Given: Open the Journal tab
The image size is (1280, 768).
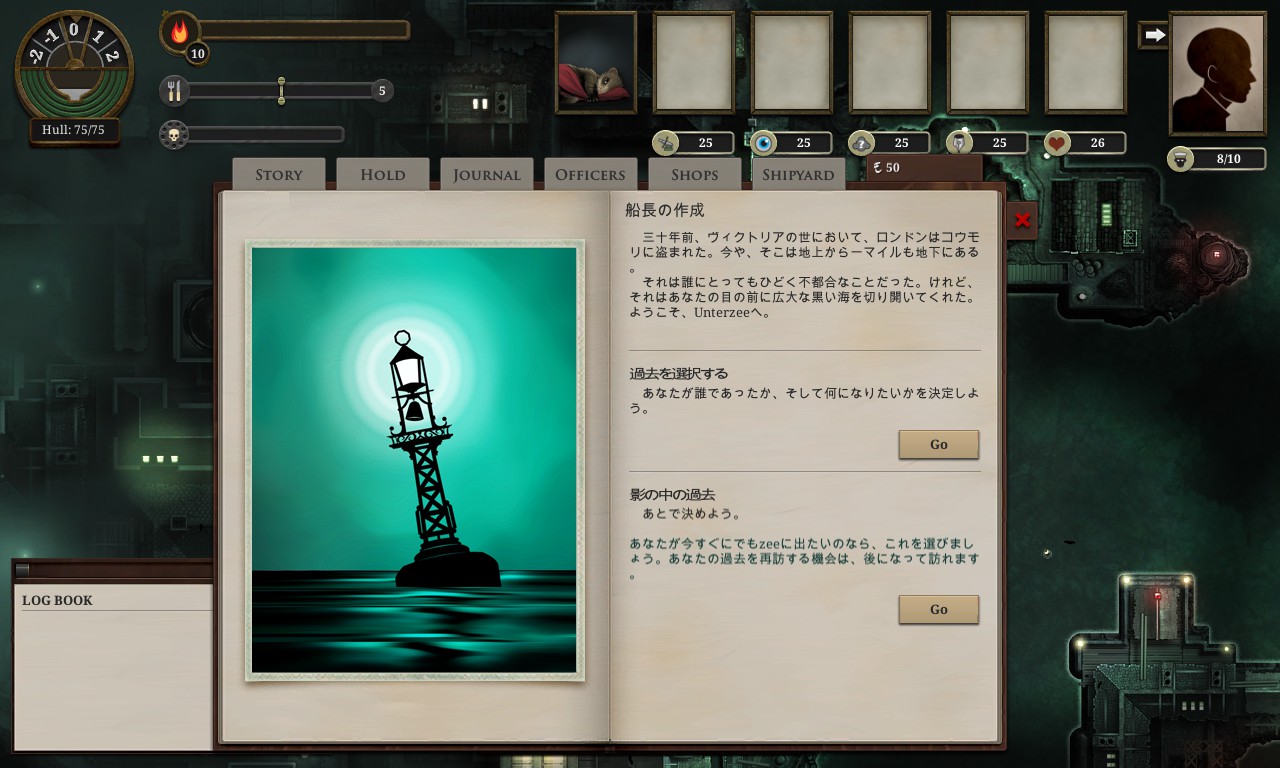Looking at the screenshot, I should 486,174.
